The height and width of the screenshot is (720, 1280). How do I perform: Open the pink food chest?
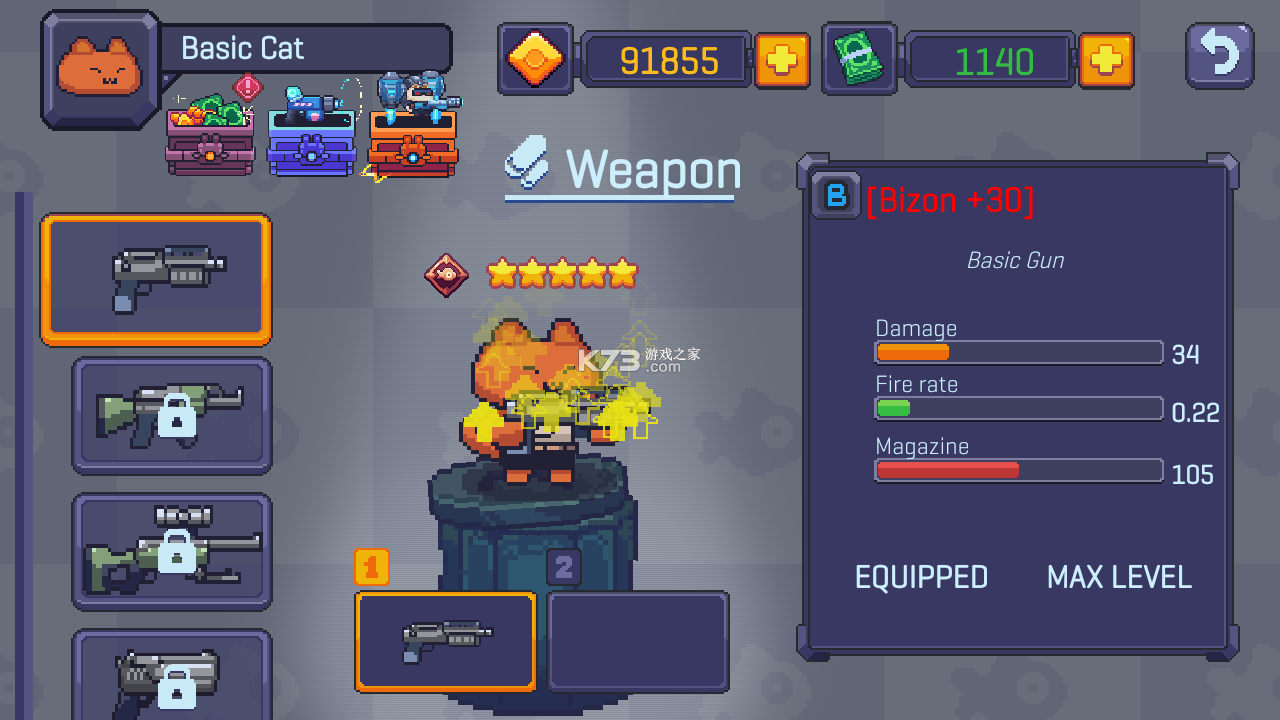coord(209,140)
